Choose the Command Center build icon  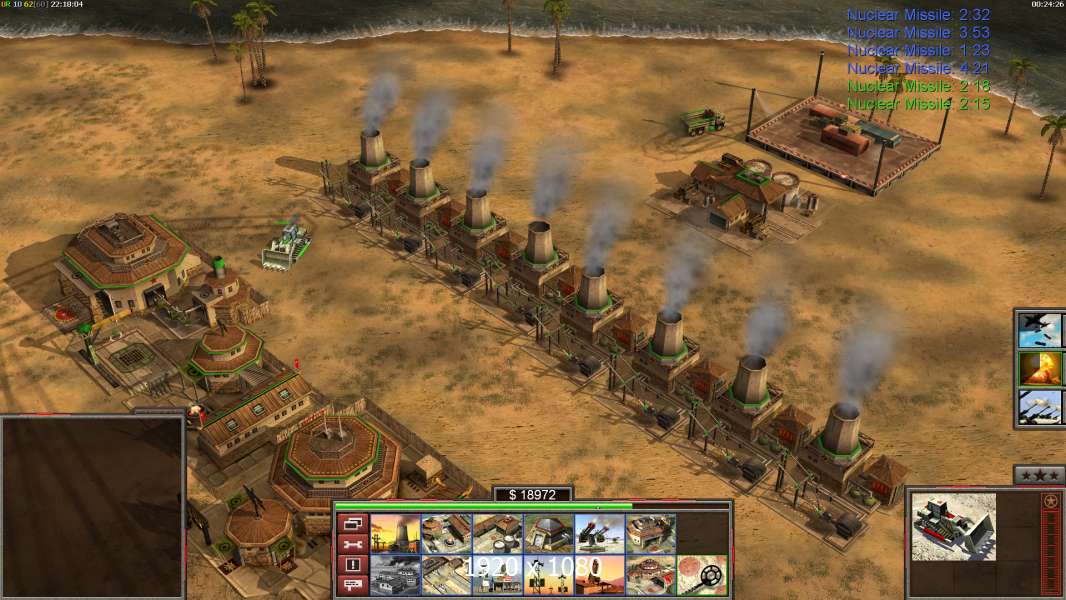pyautogui.click(x=650, y=575)
